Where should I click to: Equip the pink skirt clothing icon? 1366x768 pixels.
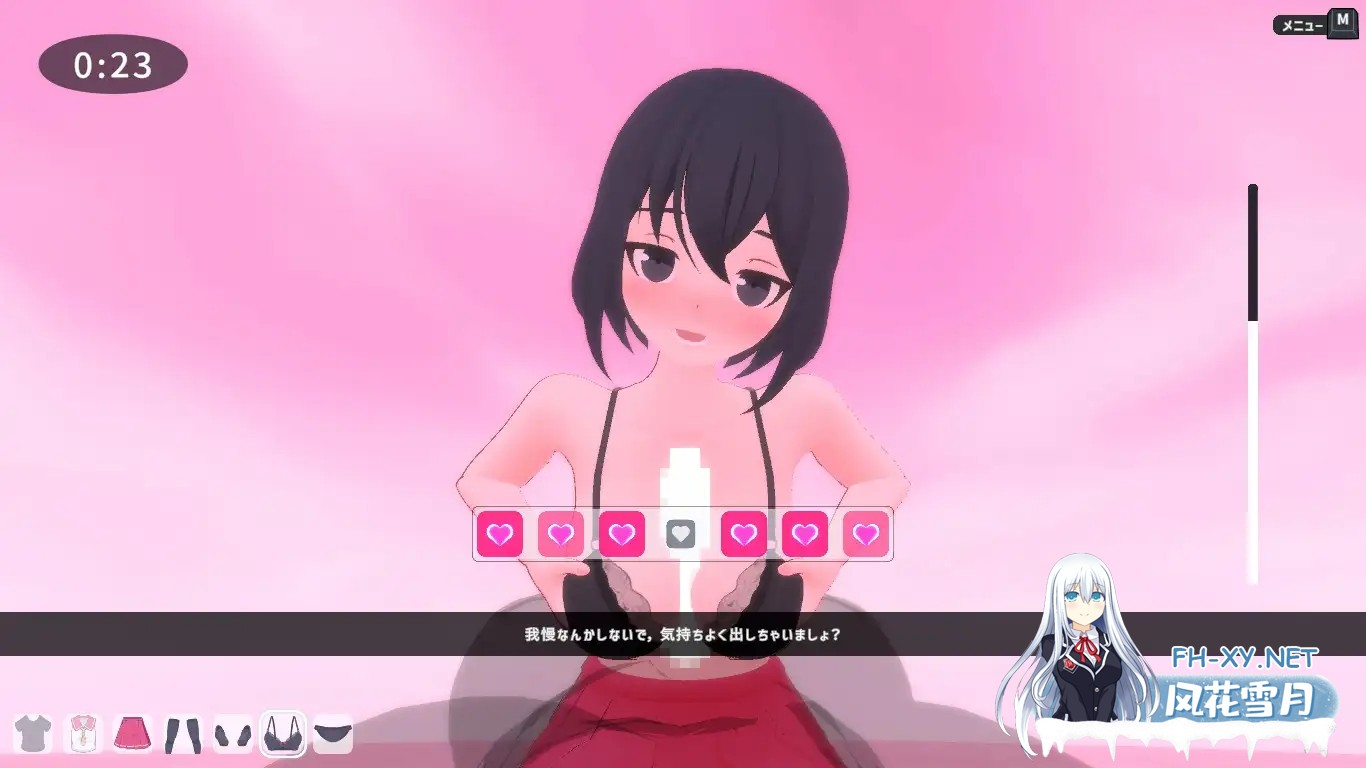pyautogui.click(x=134, y=735)
